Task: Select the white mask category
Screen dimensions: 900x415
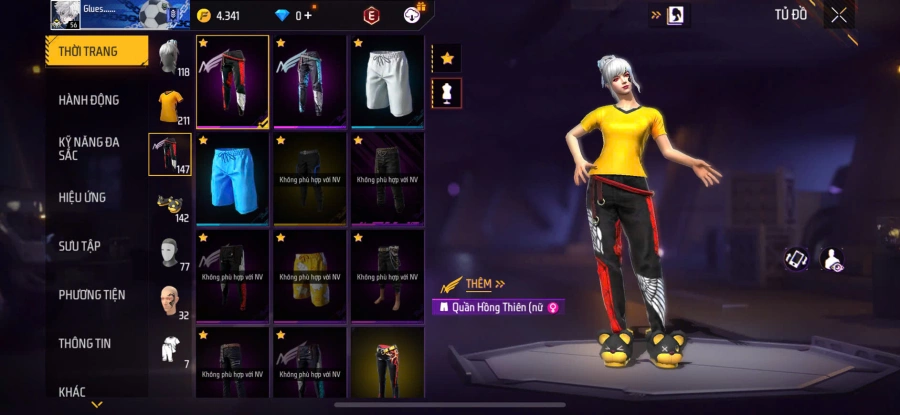Action: 169,251
